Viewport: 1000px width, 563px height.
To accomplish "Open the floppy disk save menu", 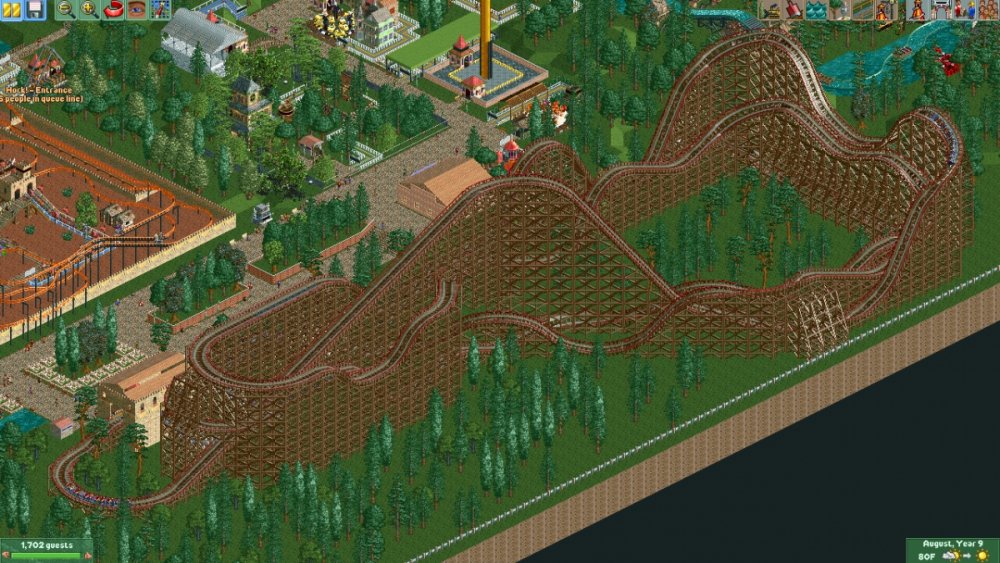I will [34, 10].
